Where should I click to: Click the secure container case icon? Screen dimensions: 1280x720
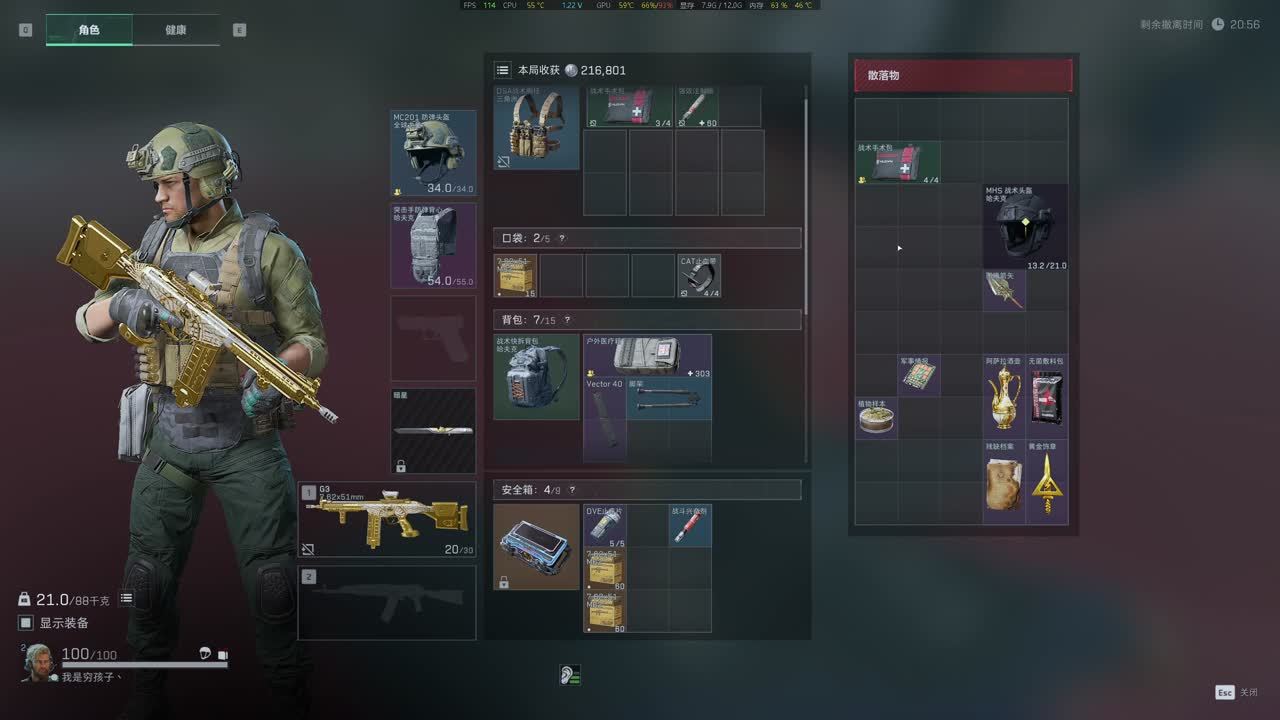click(x=536, y=547)
